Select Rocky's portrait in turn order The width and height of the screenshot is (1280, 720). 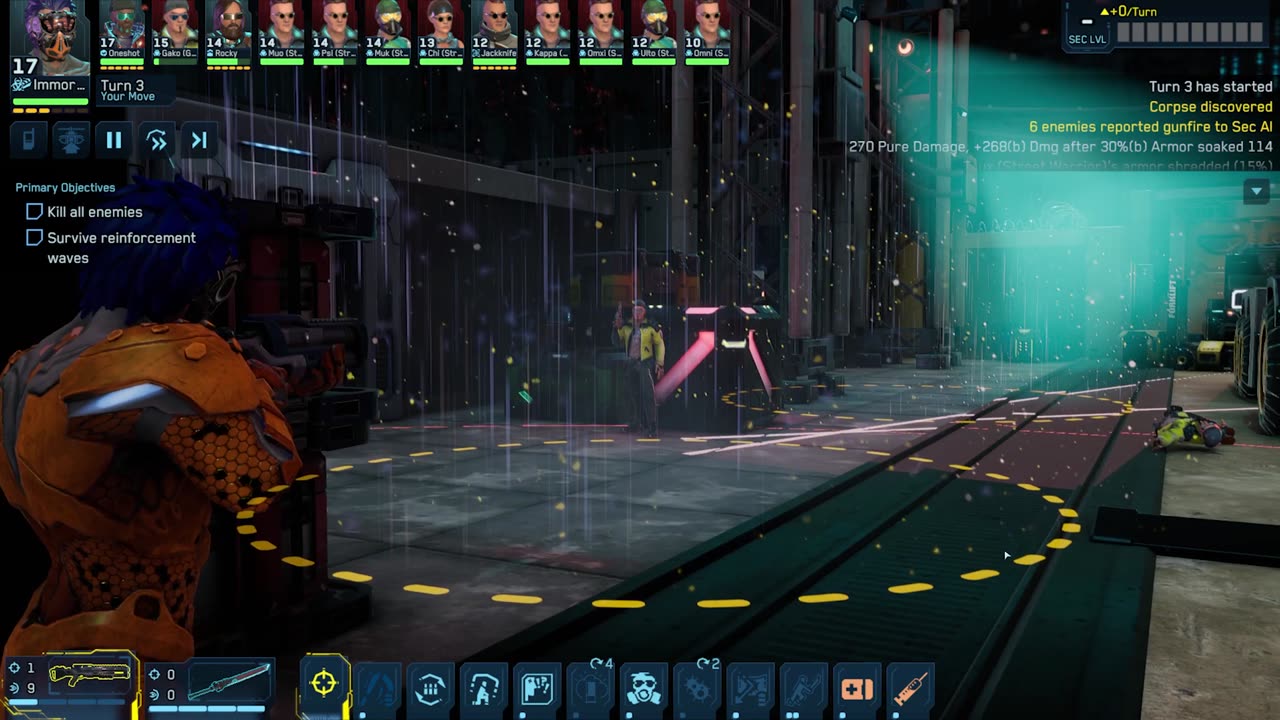(x=228, y=30)
